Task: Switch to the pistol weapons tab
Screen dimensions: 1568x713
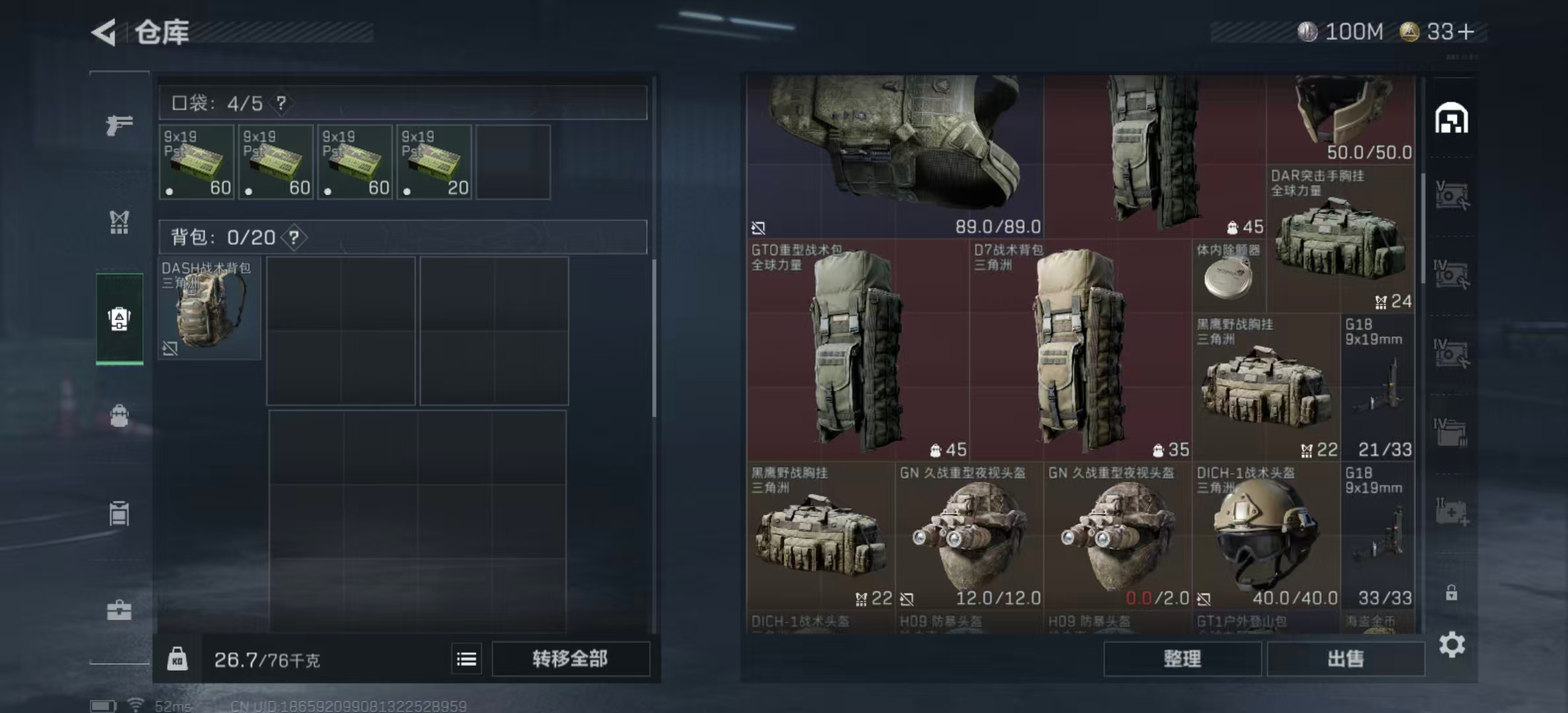Action: (x=119, y=124)
